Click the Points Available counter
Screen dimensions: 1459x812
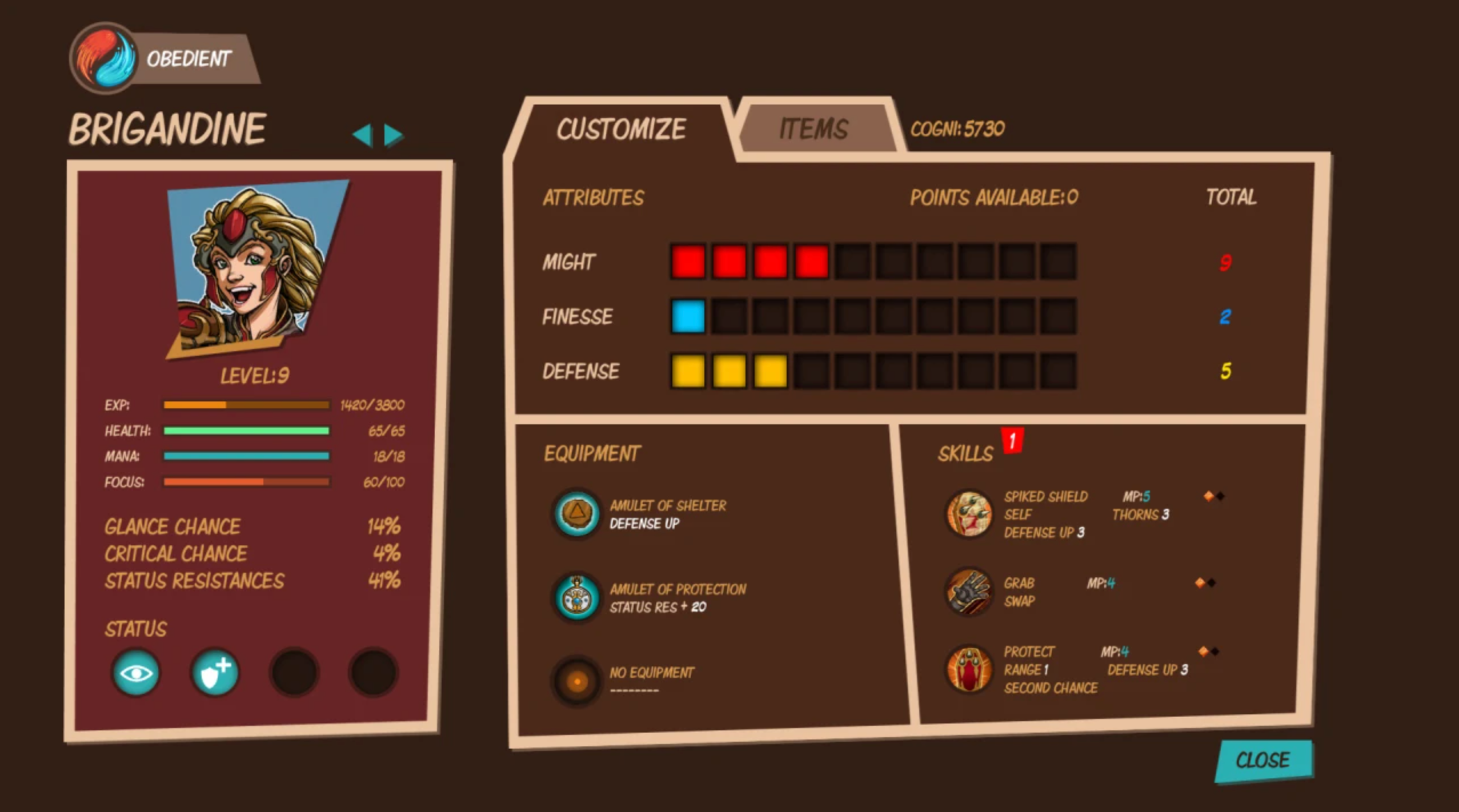click(992, 197)
